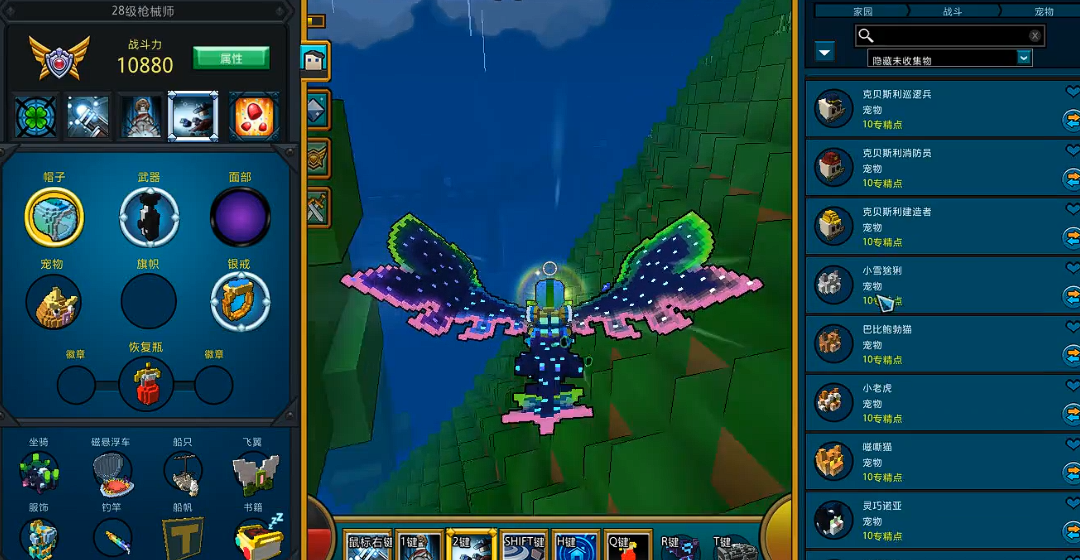Viewport: 1080px width, 560px height.
Task: Open the green 属性 attributes button
Action: click(x=231, y=58)
